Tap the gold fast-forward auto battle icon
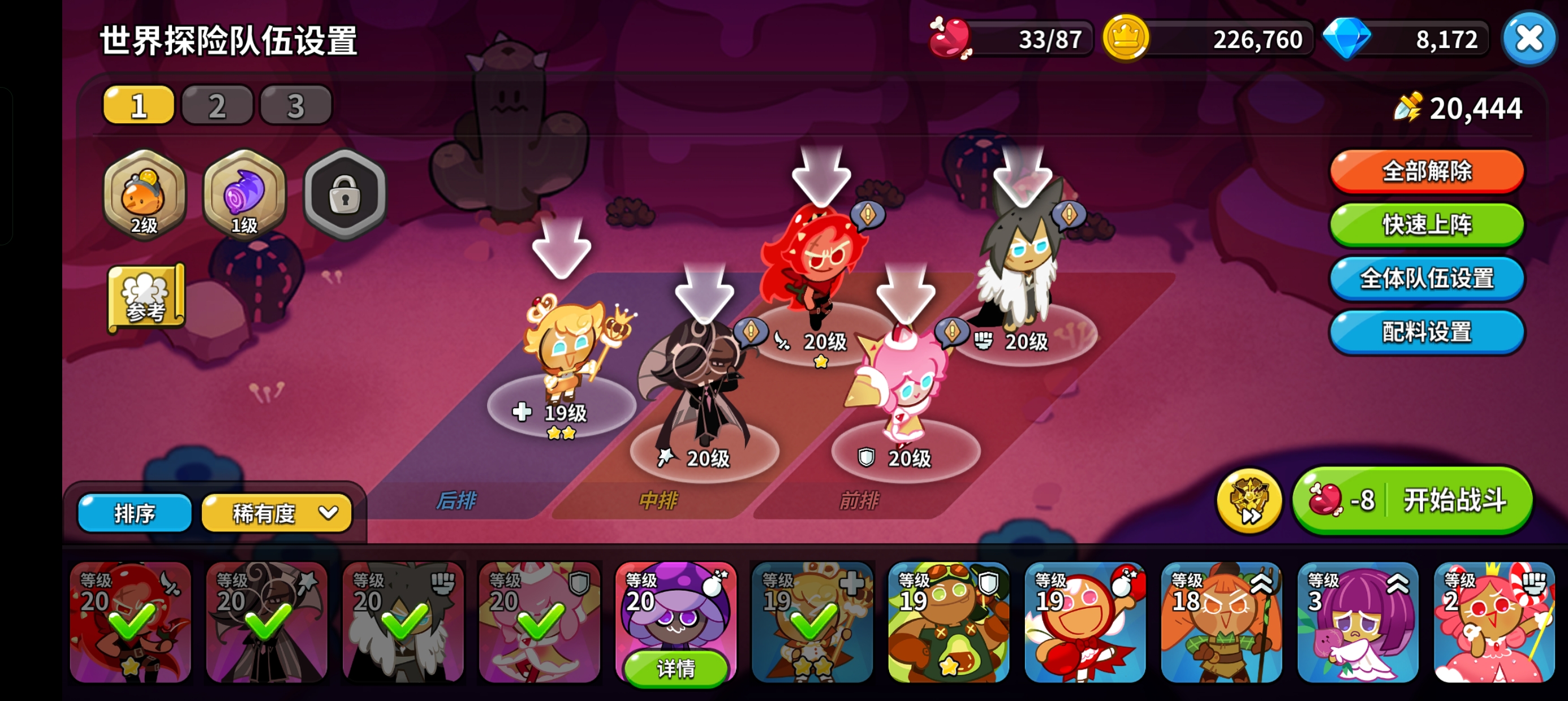 (x=1249, y=501)
